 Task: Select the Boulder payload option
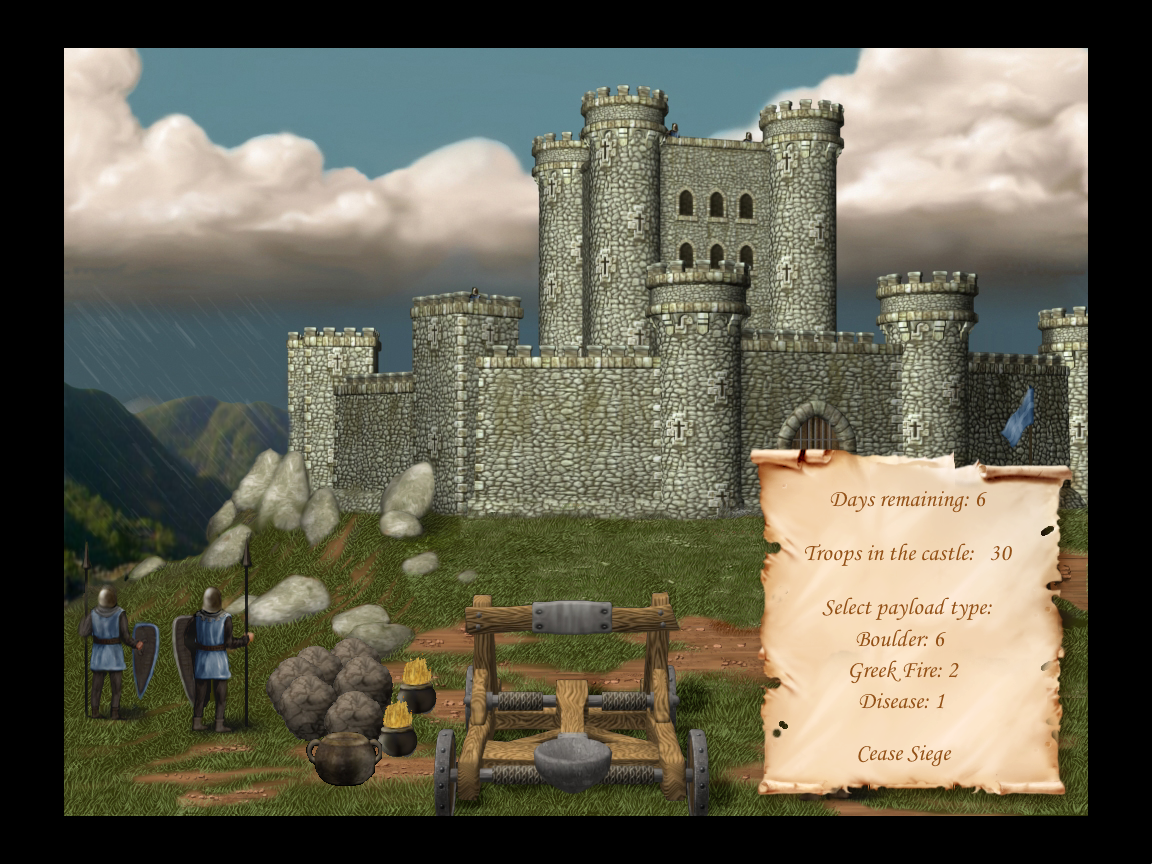[x=900, y=639]
